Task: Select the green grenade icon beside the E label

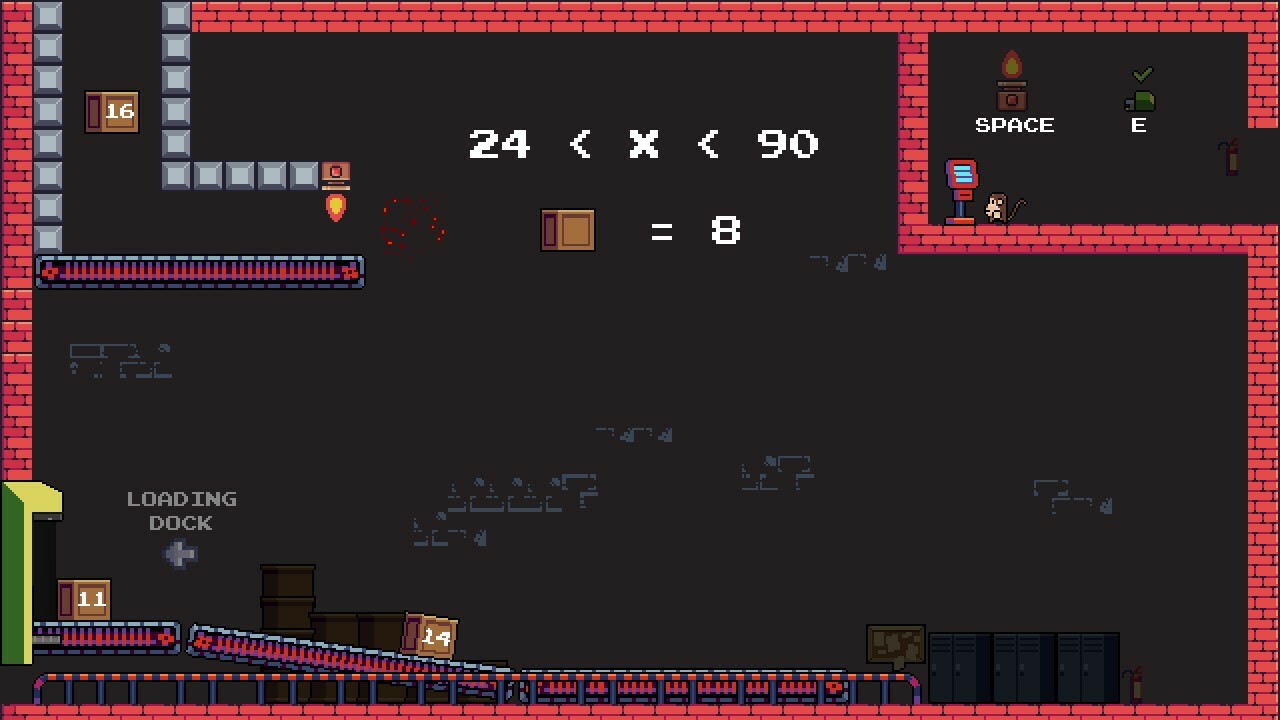Action: tap(1140, 100)
